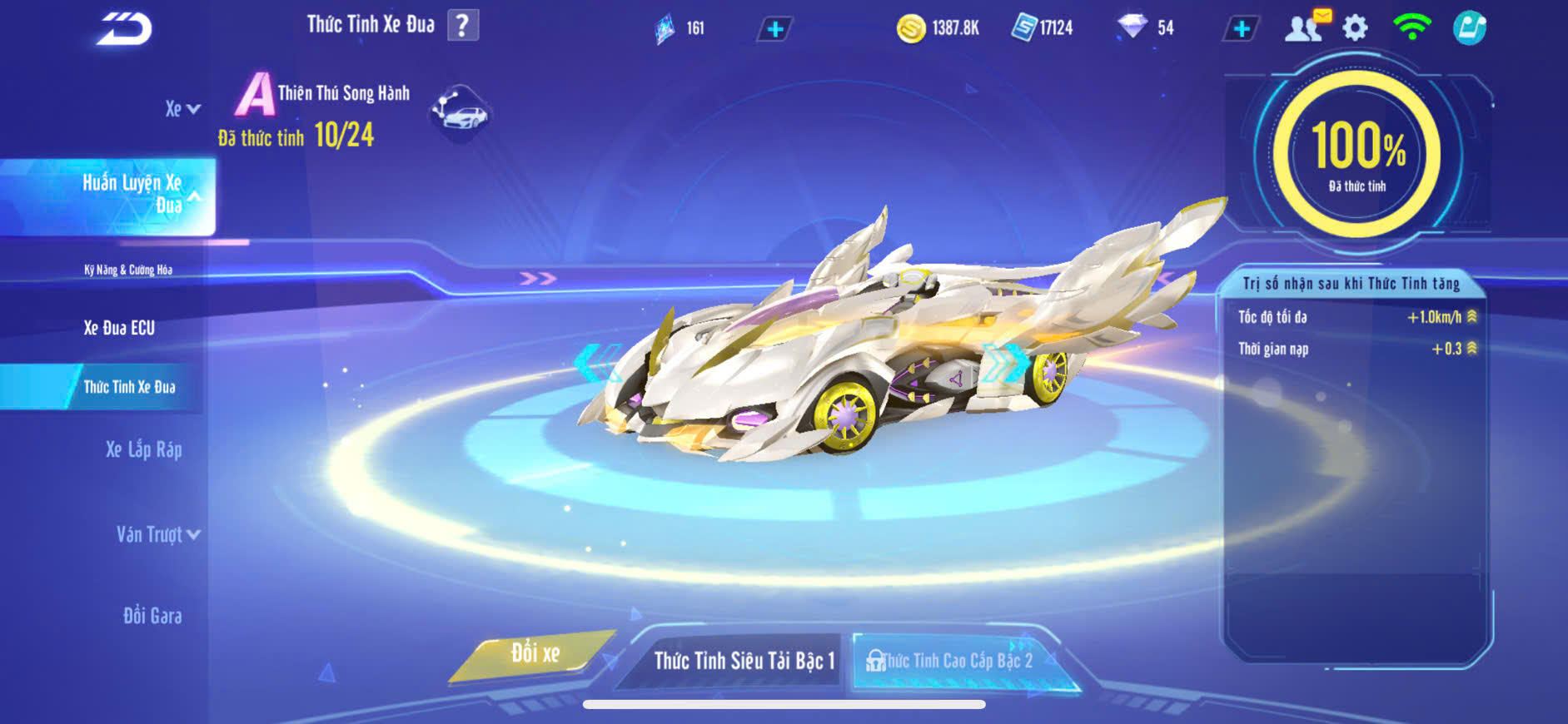The height and width of the screenshot is (724, 1568).
Task: Add diamonds using the plus button
Action: [1241, 29]
